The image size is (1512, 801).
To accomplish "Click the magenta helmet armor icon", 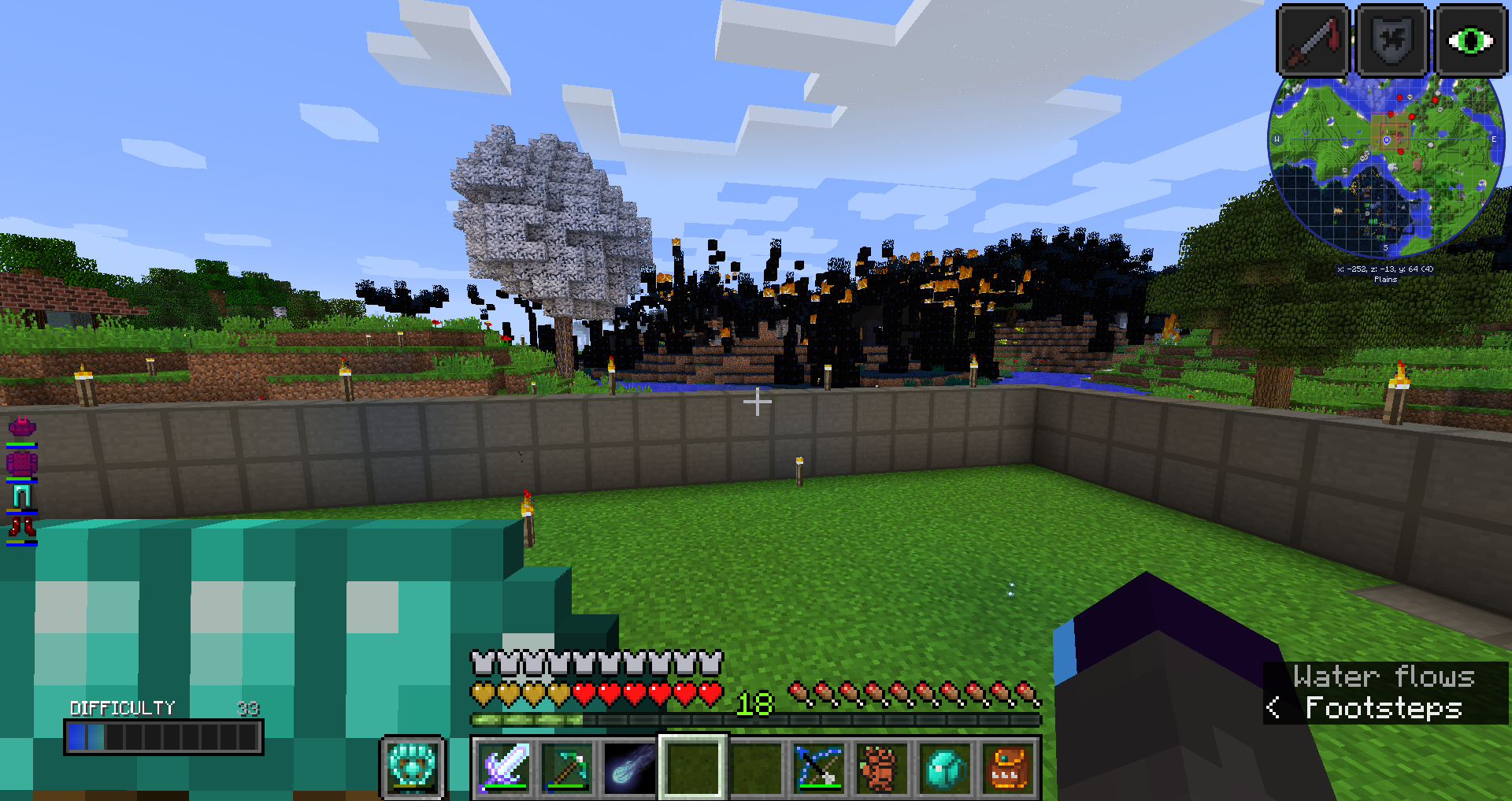I will pyautogui.click(x=22, y=428).
